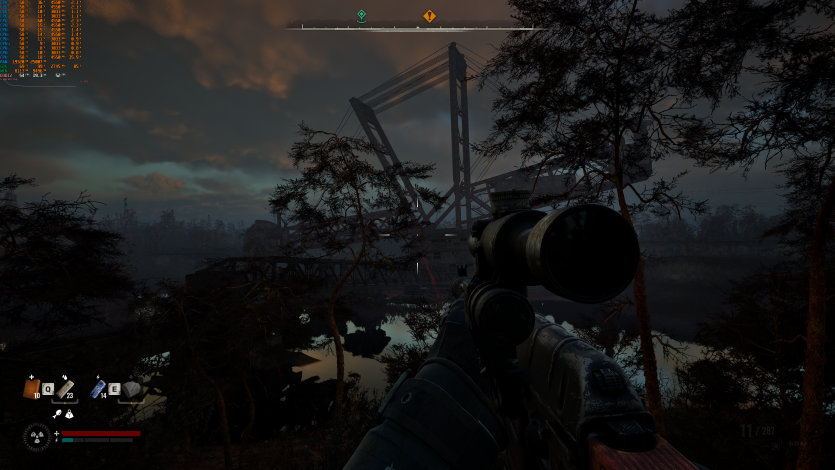This screenshot has width=835, height=470.
Task: Click the green location marker on the compass
Action: tap(361, 16)
